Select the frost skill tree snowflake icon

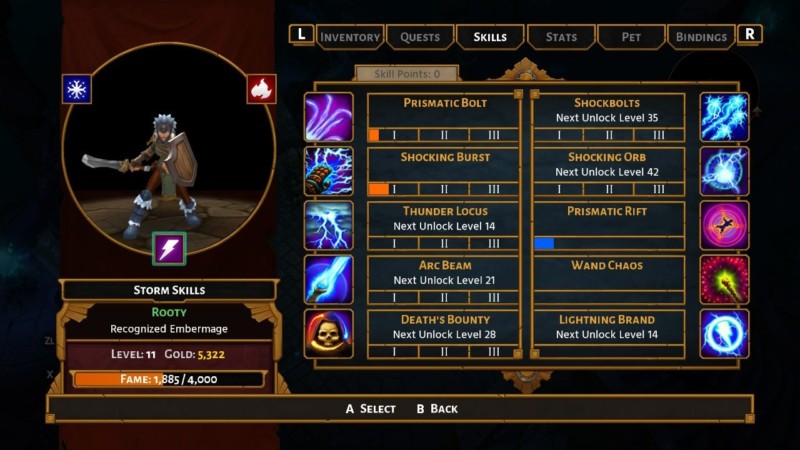77,89
